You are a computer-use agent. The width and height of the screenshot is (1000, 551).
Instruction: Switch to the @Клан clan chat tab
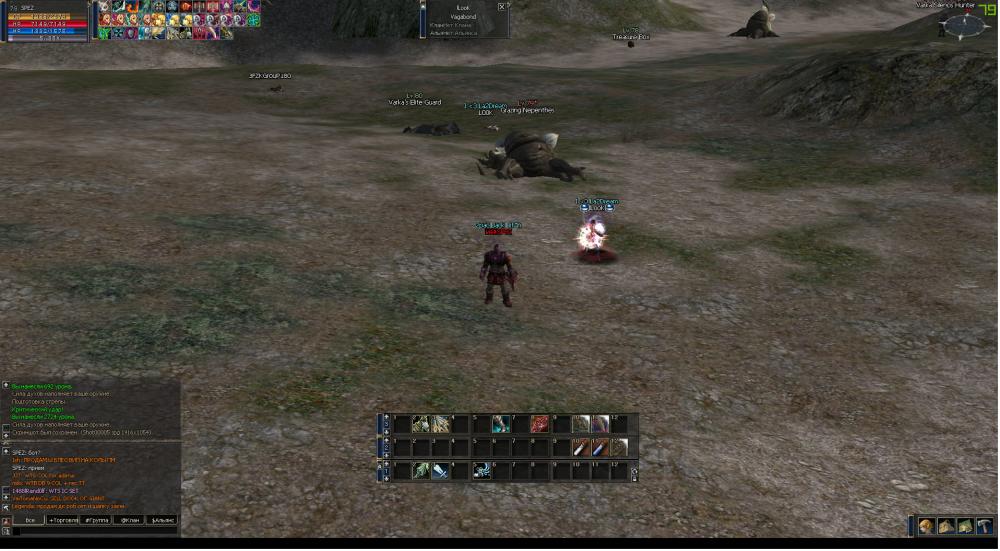[x=130, y=520]
